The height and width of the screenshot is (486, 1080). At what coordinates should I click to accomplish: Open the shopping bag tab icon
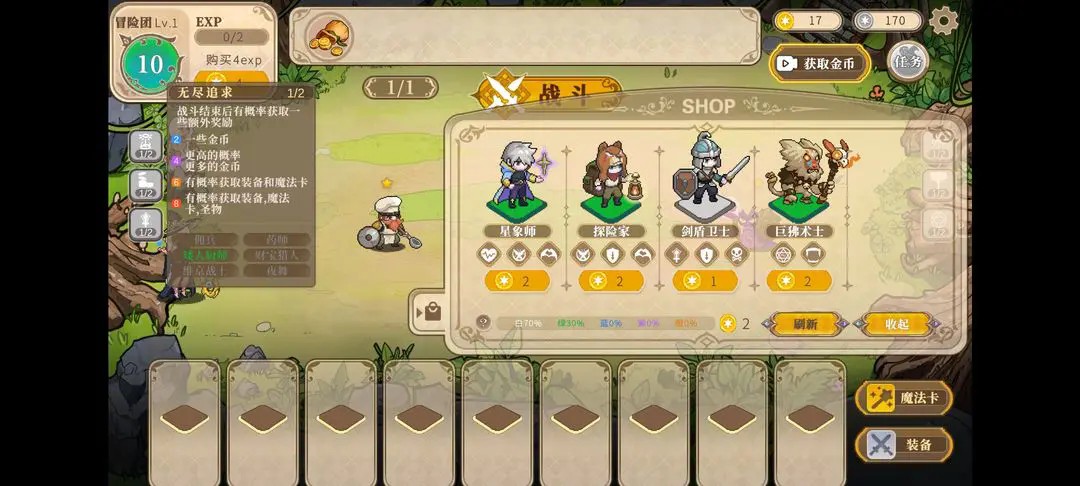(431, 312)
